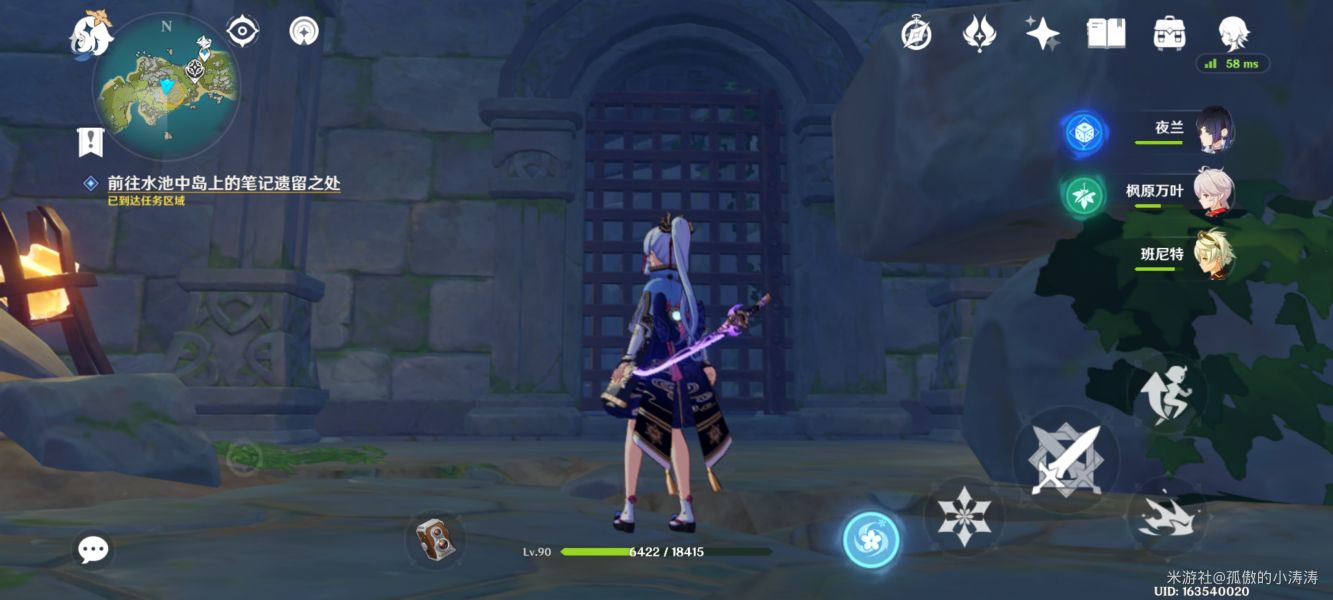Screen dimensions: 1333x600
Task: Open the chat speech bubble
Action: (93, 549)
